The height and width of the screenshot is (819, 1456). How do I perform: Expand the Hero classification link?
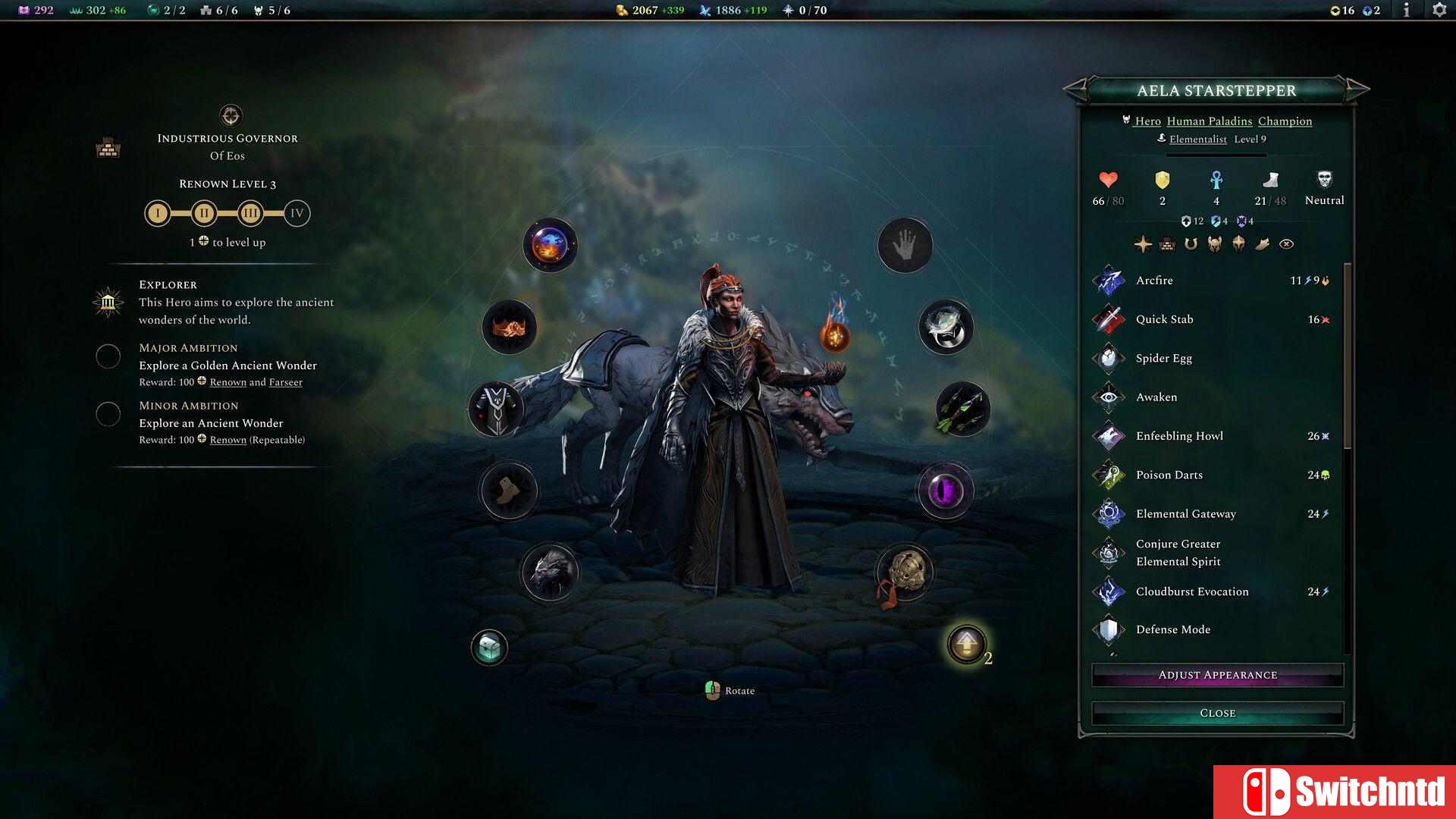pyautogui.click(x=1147, y=121)
